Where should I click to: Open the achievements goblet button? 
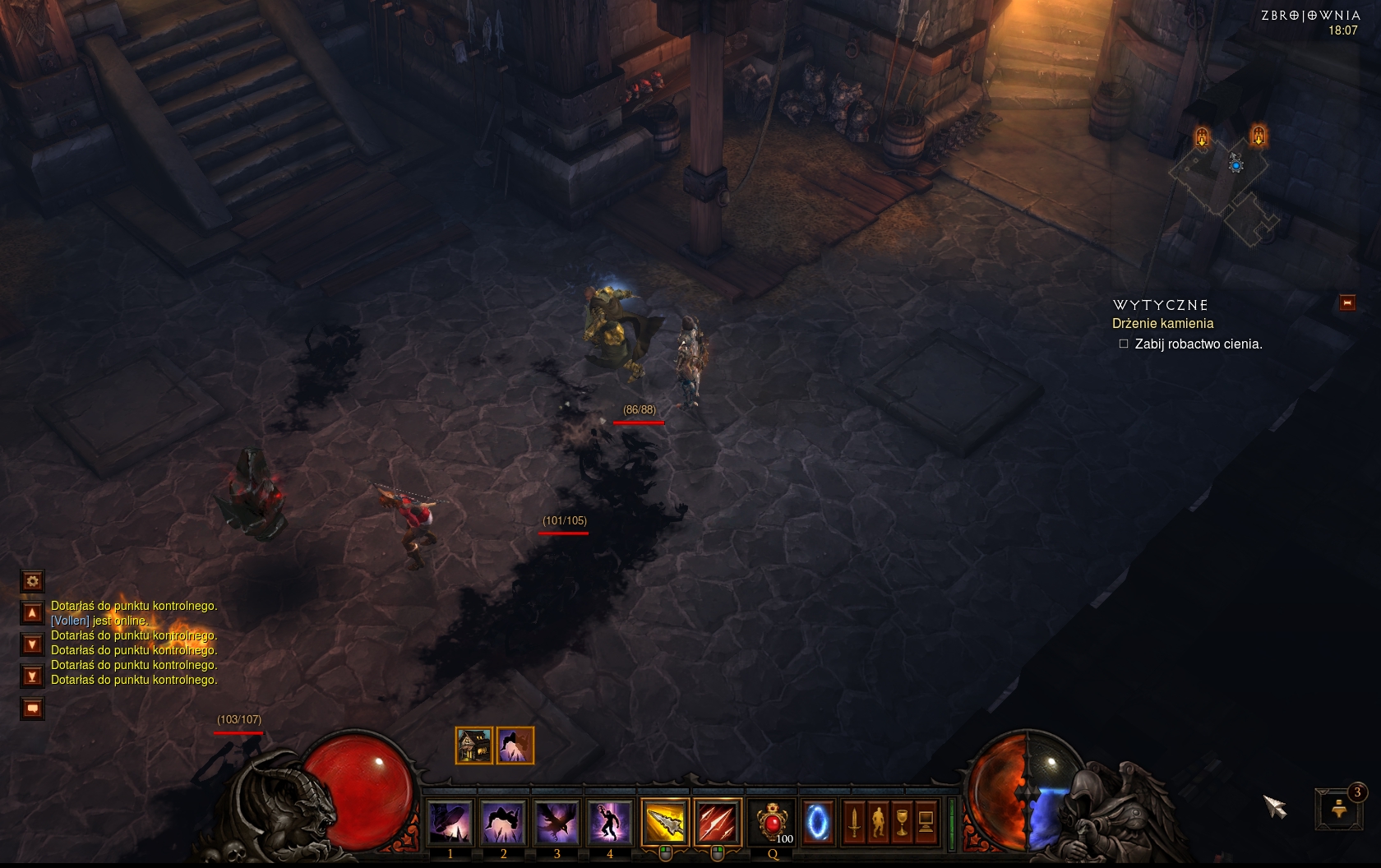click(902, 821)
